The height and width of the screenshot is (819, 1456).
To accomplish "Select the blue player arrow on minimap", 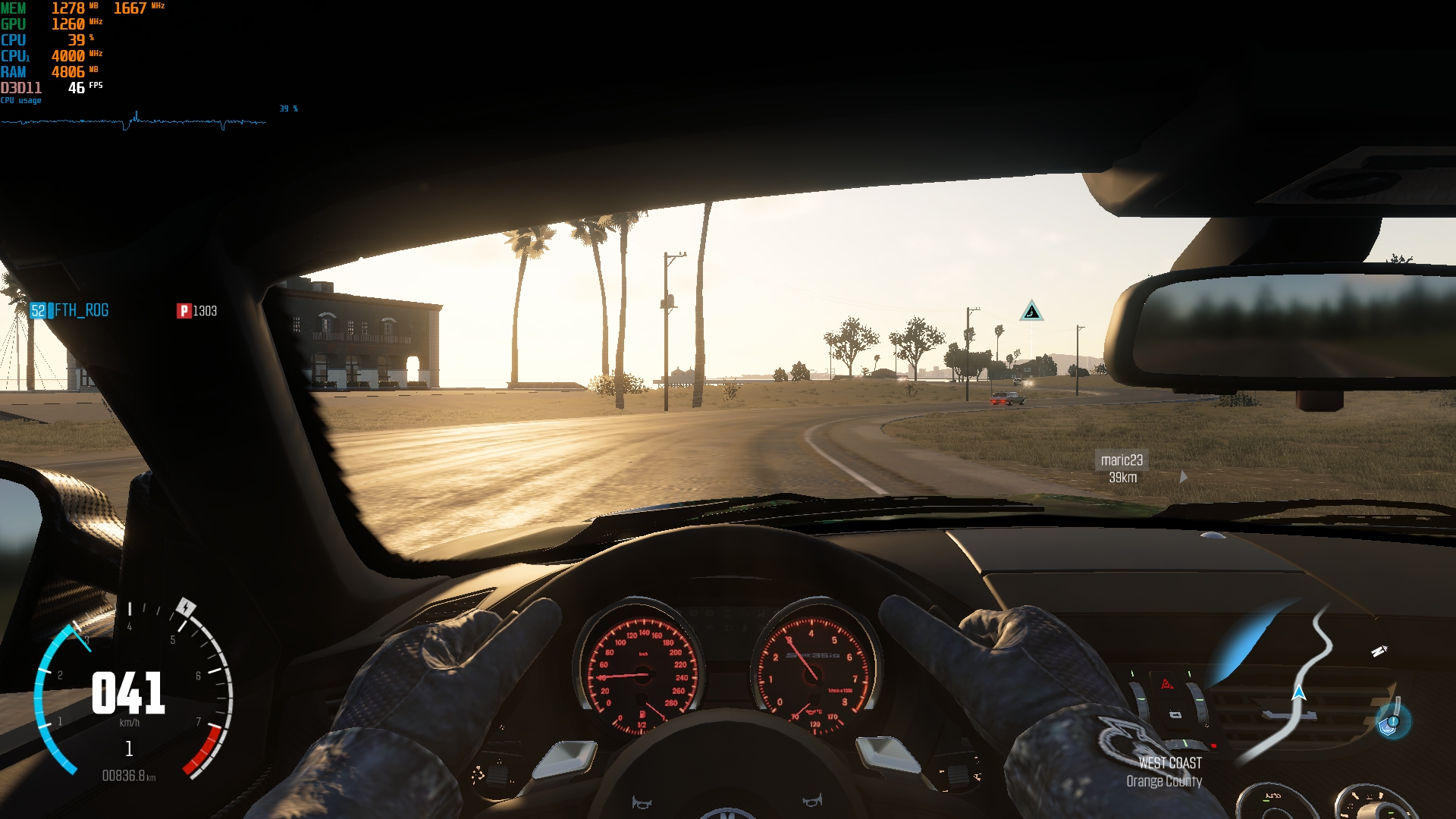I will coord(1299,692).
